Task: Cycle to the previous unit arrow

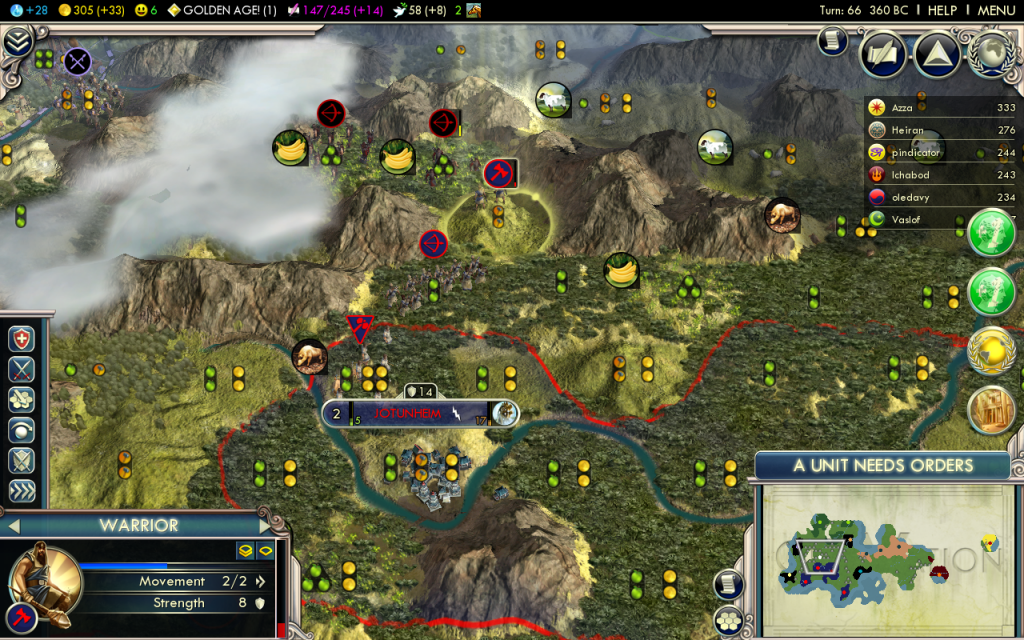Action: (x=14, y=525)
